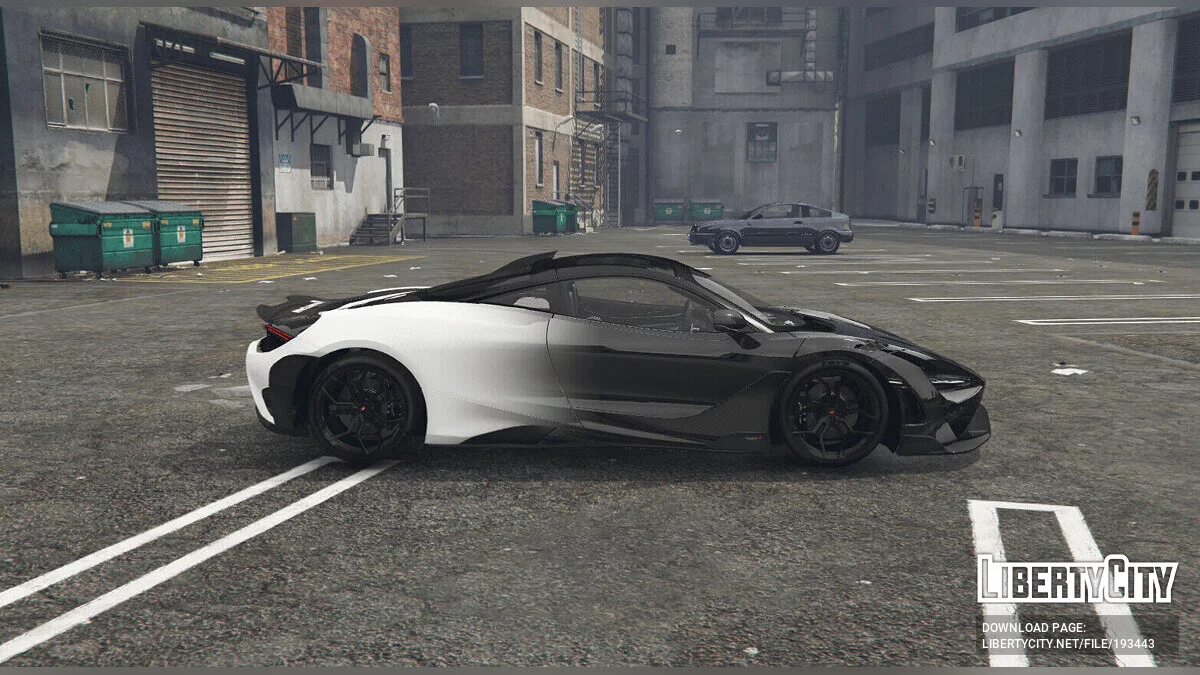Click the LibertyCity logo watermark
The height and width of the screenshot is (675, 1200).
pyautogui.click(x=1077, y=580)
